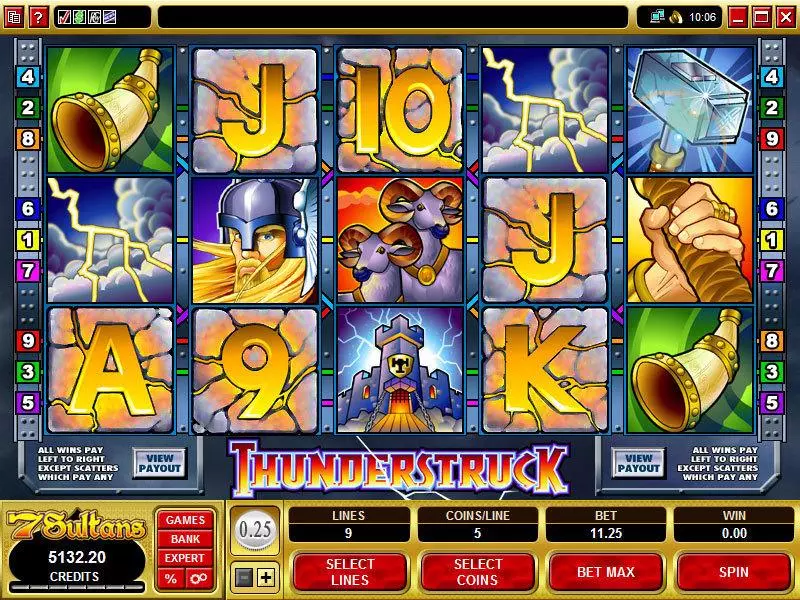Open the red question mark help button
The height and width of the screenshot is (600, 800).
coord(38,16)
